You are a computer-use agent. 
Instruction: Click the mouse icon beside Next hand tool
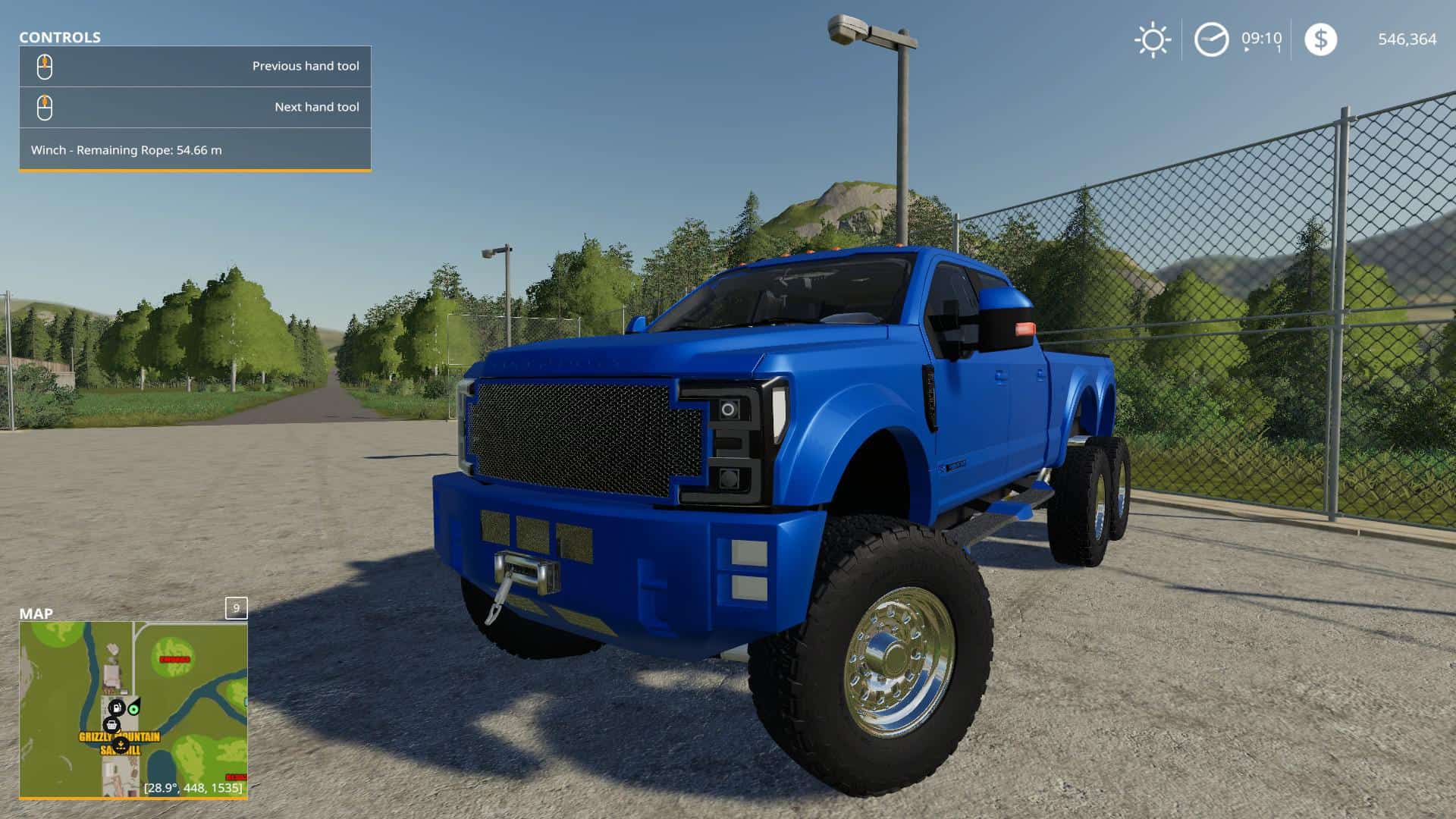point(46,107)
